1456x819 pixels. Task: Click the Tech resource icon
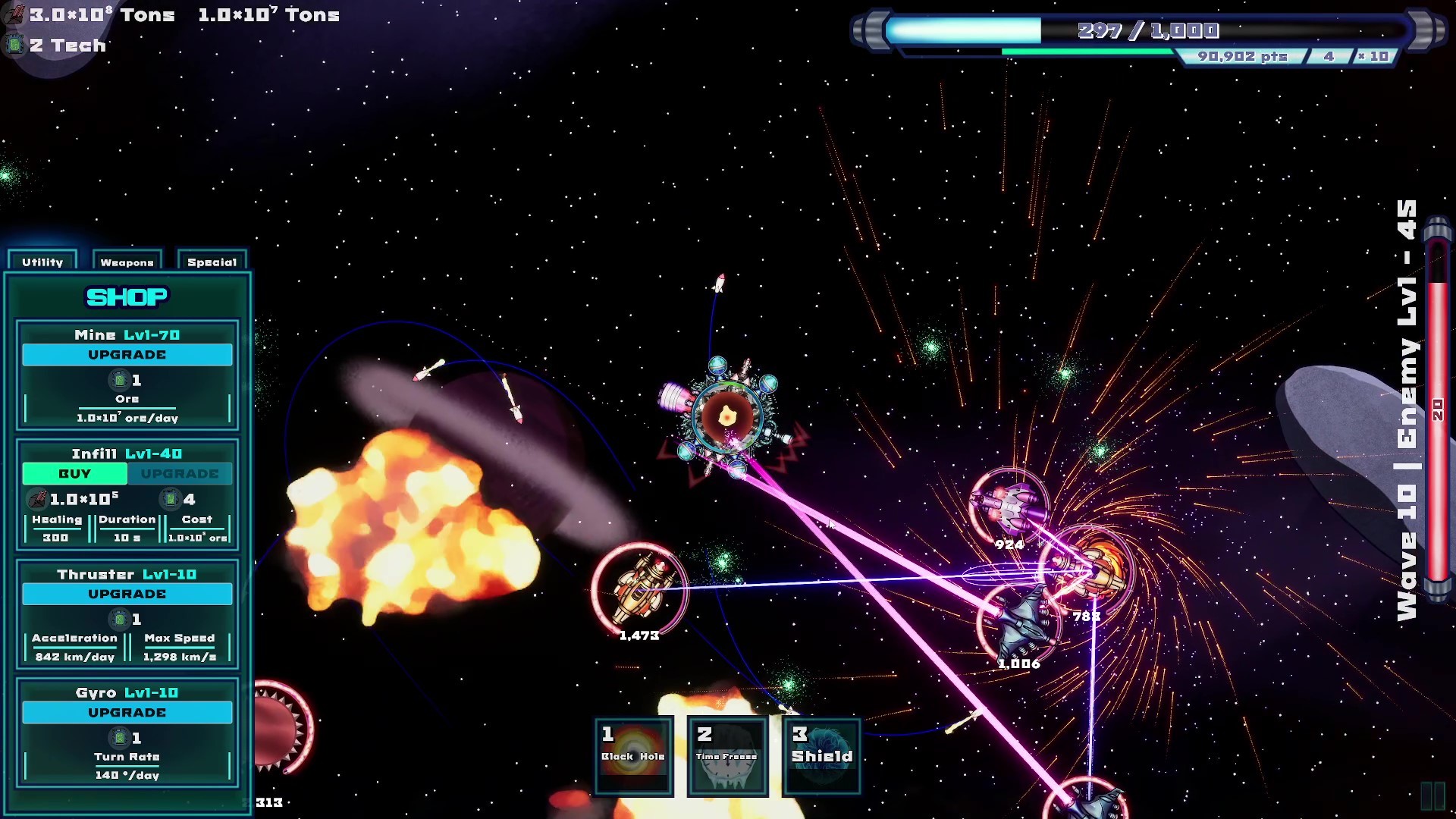tap(15, 45)
